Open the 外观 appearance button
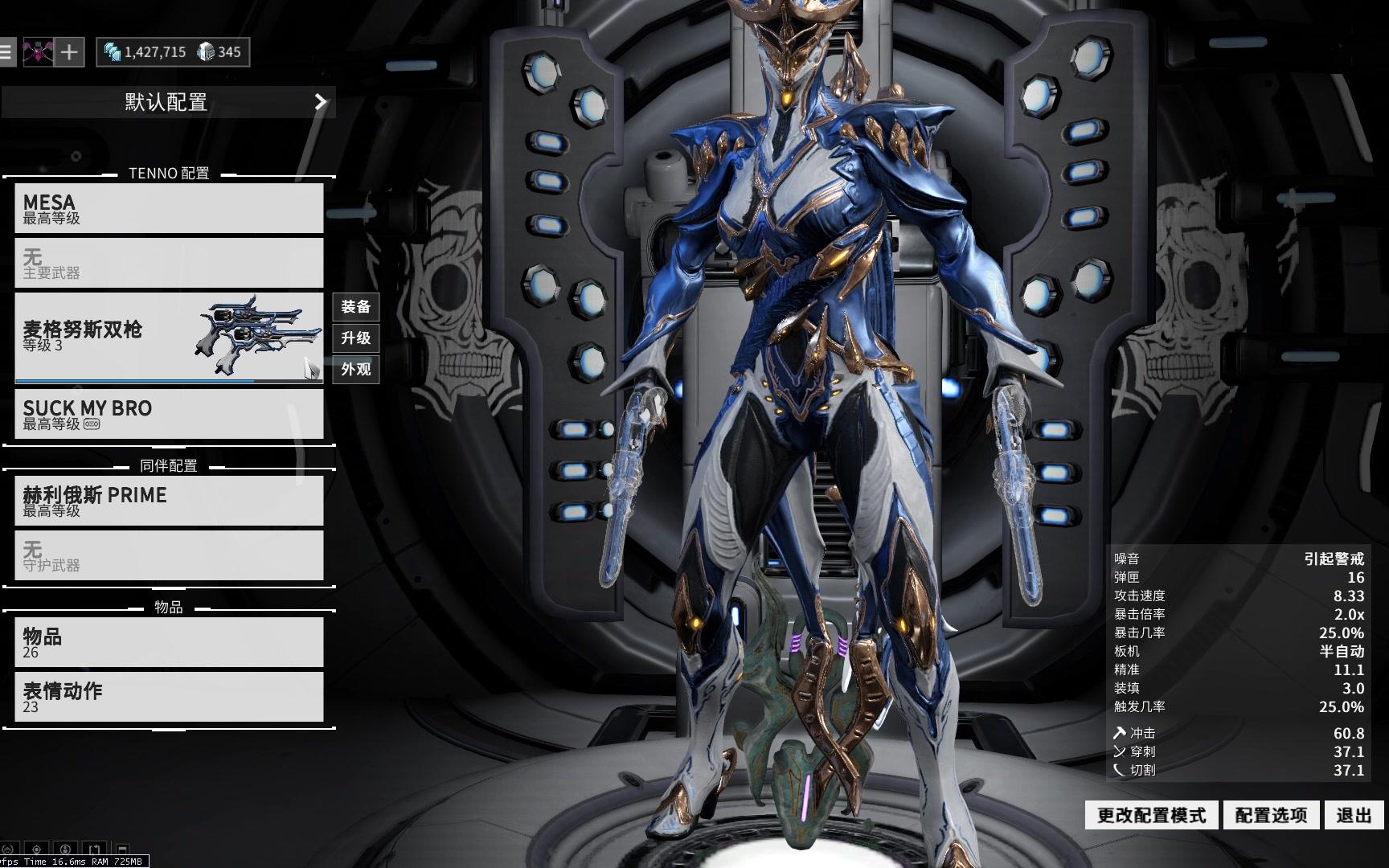This screenshot has height=868, width=1389. [355, 369]
